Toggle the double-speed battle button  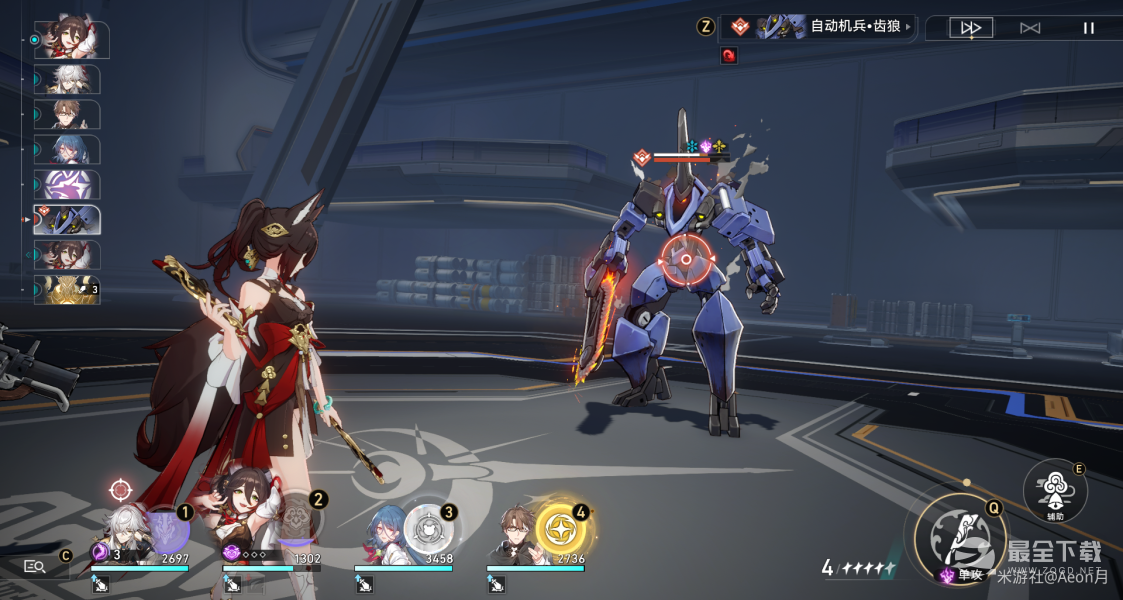(970, 28)
